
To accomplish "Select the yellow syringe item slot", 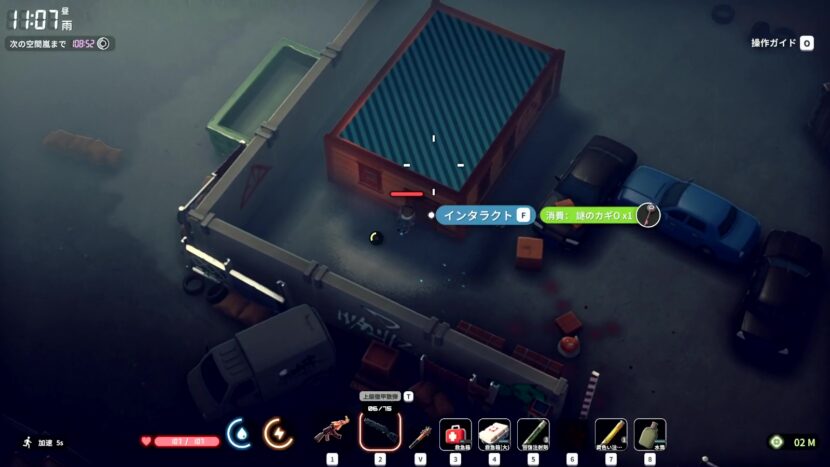I will coord(611,433).
